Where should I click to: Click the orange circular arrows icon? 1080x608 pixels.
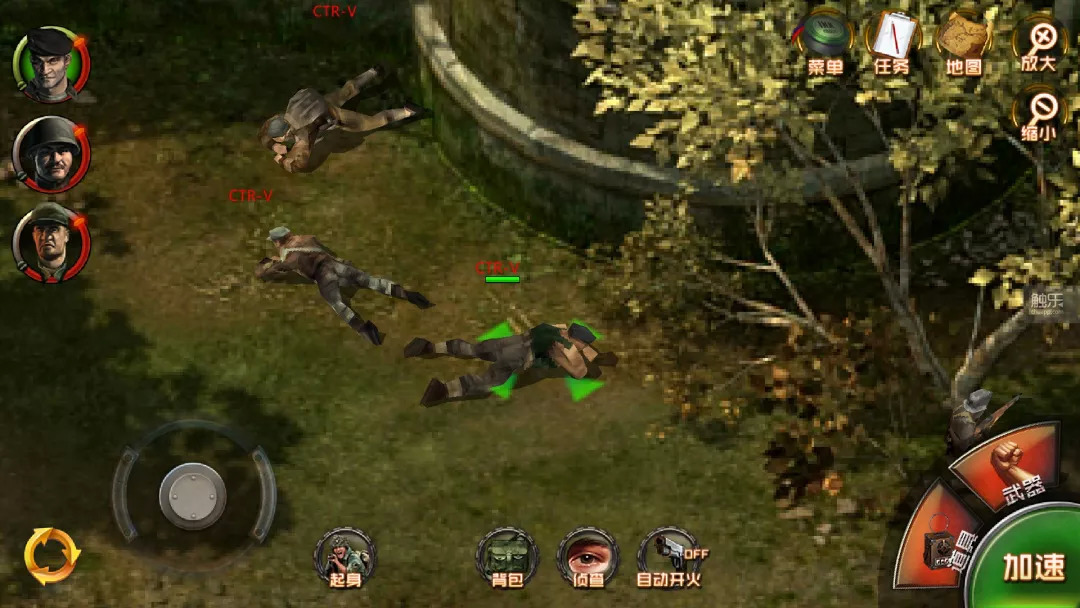point(52,555)
